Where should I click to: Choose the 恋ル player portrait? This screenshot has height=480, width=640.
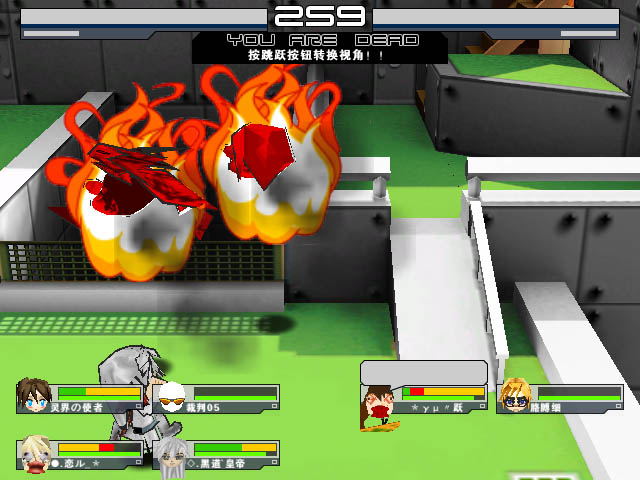tap(36, 452)
